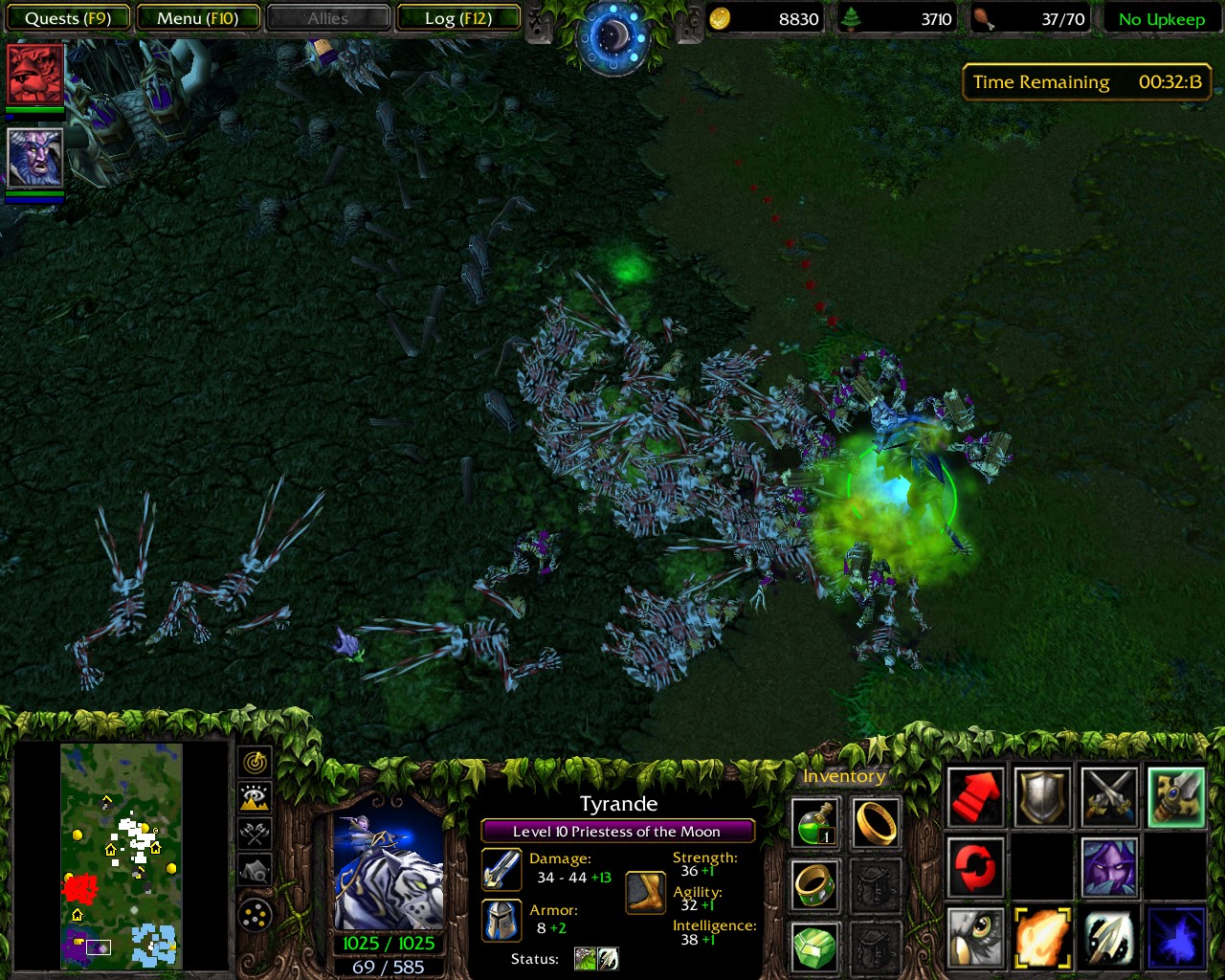Select the blue bearded hero portrait
The height and width of the screenshot is (980, 1225).
(x=35, y=158)
